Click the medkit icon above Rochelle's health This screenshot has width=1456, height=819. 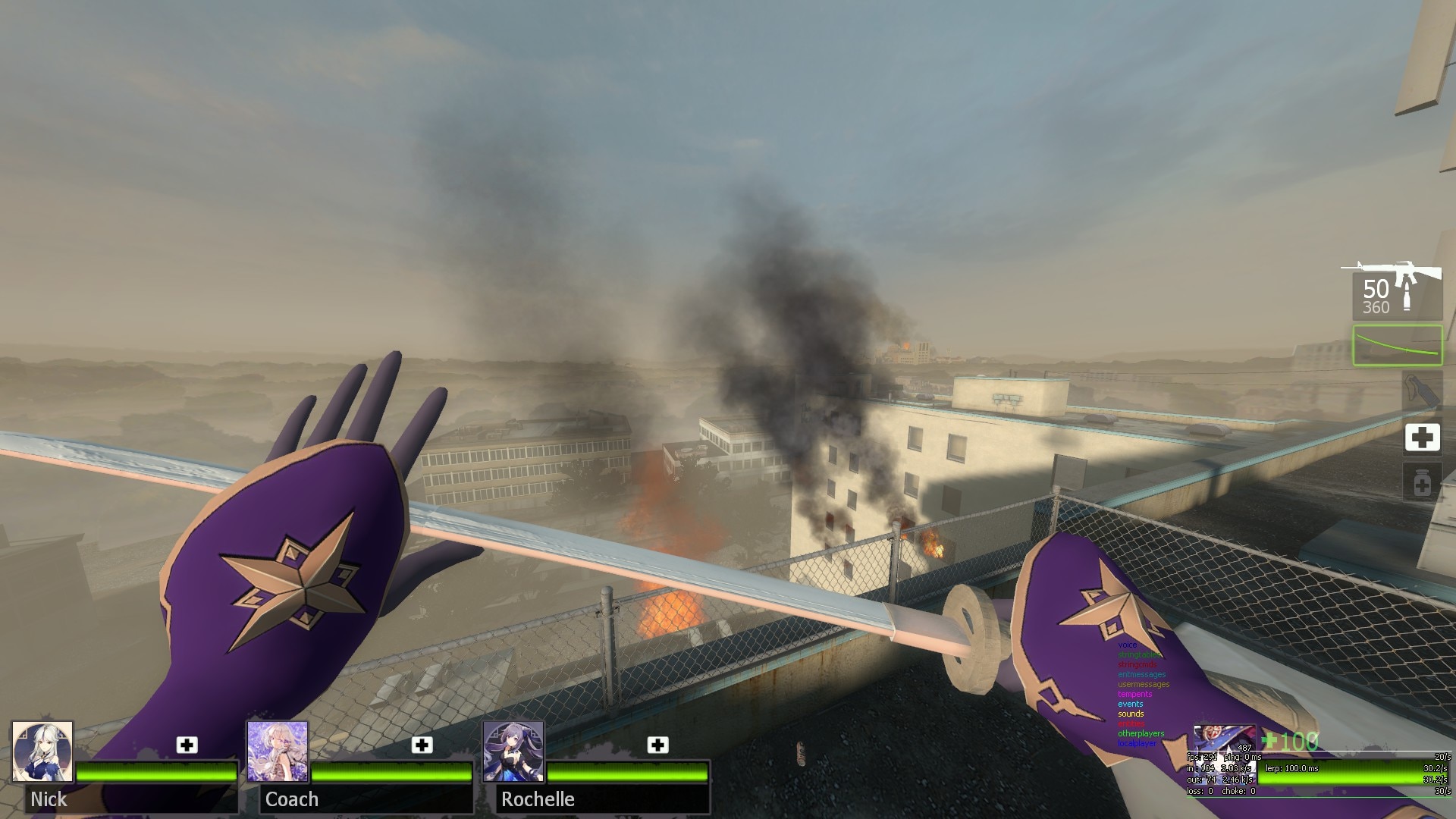pos(657,745)
